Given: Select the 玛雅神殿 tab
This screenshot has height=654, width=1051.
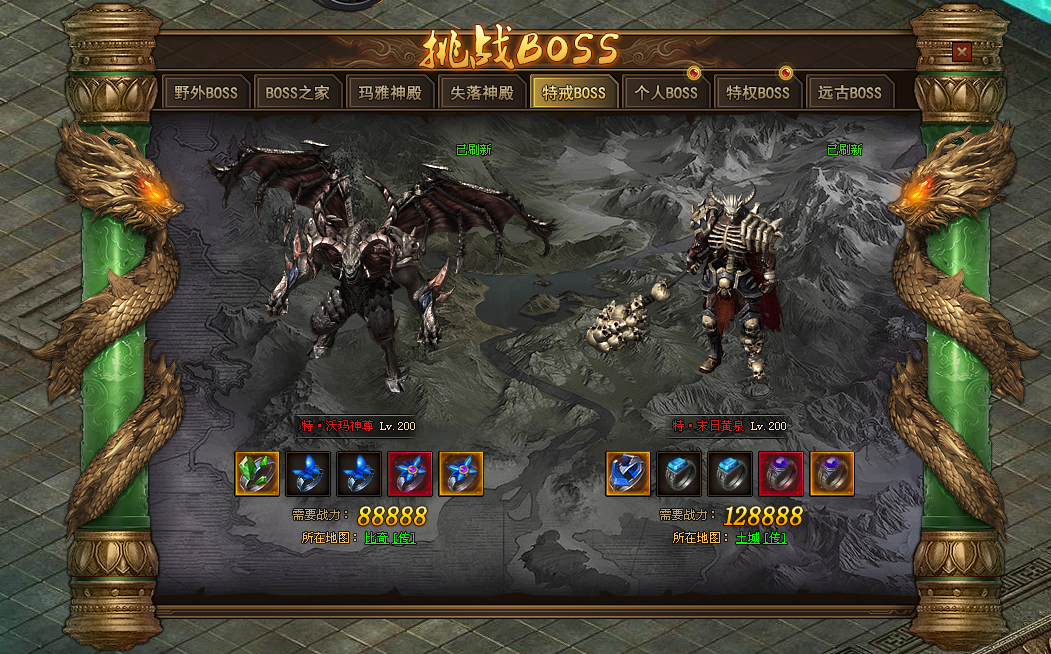Looking at the screenshot, I should click(390, 93).
